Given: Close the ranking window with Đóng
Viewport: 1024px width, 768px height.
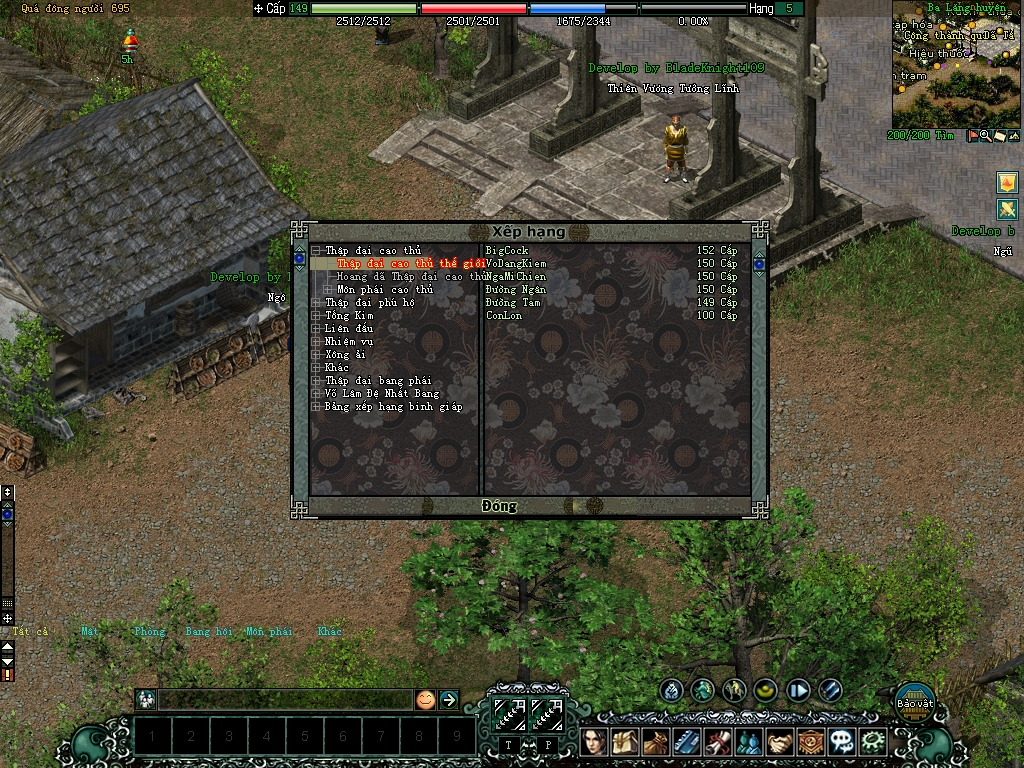Looking at the screenshot, I should click(499, 506).
